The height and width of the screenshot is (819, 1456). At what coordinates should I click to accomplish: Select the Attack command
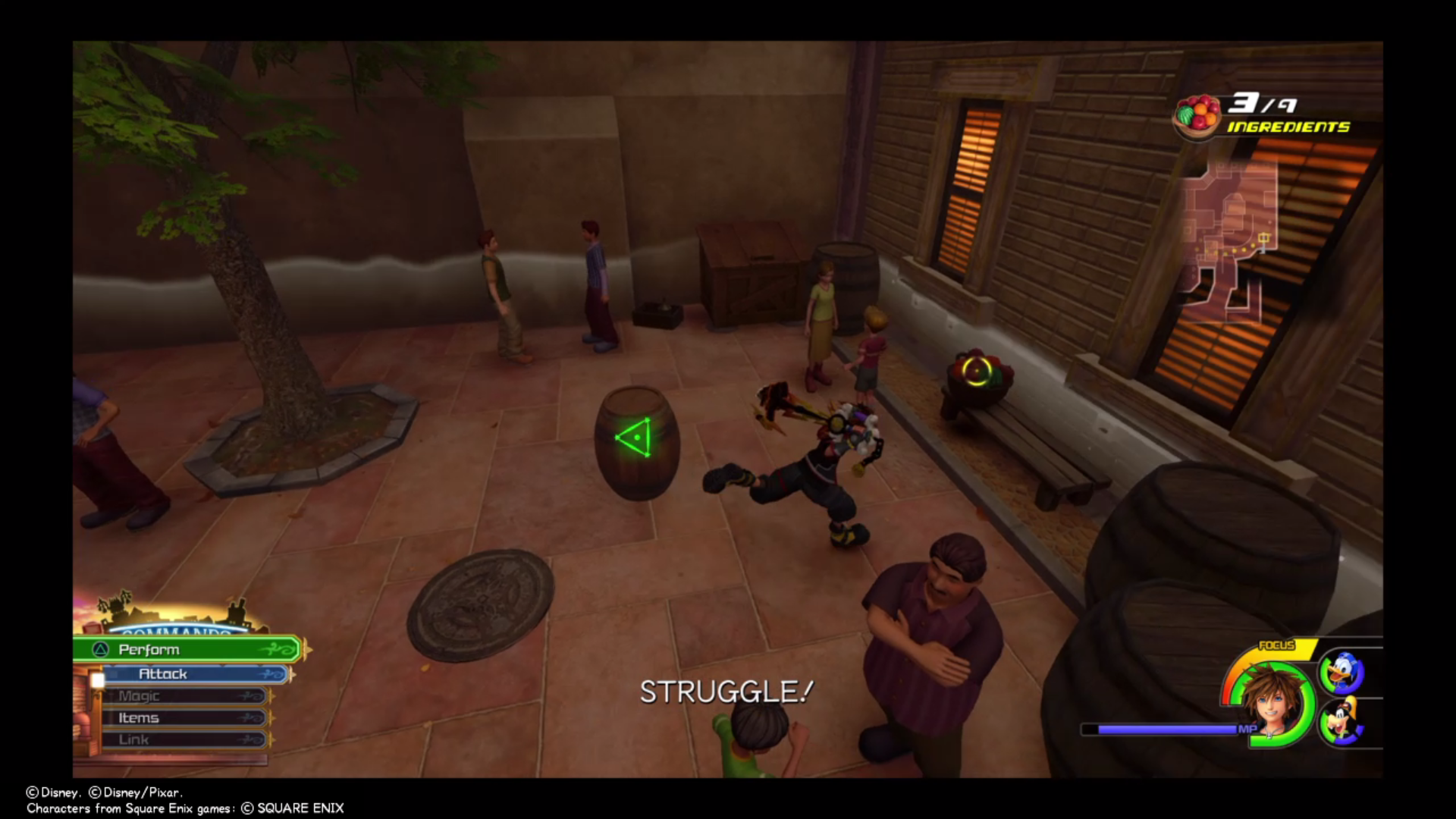[162, 673]
